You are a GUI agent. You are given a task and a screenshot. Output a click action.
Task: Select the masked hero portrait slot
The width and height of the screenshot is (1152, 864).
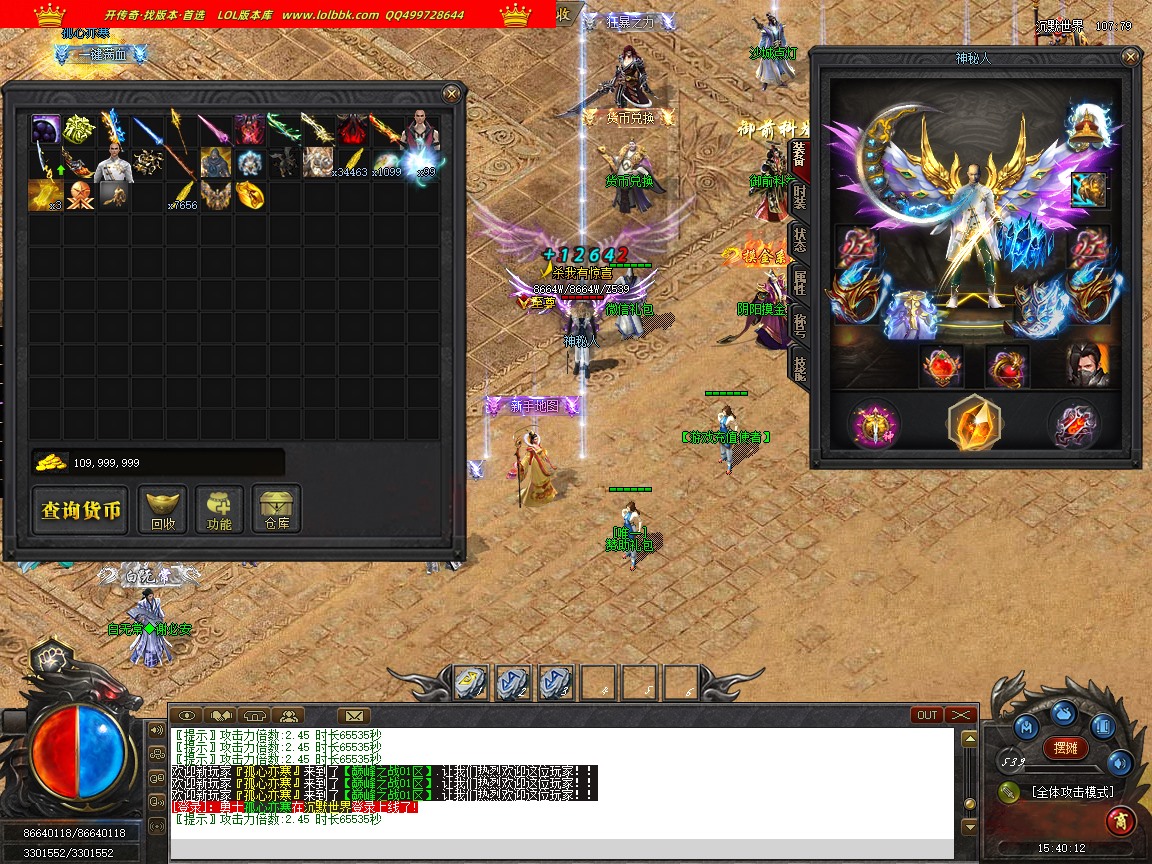tap(1087, 366)
